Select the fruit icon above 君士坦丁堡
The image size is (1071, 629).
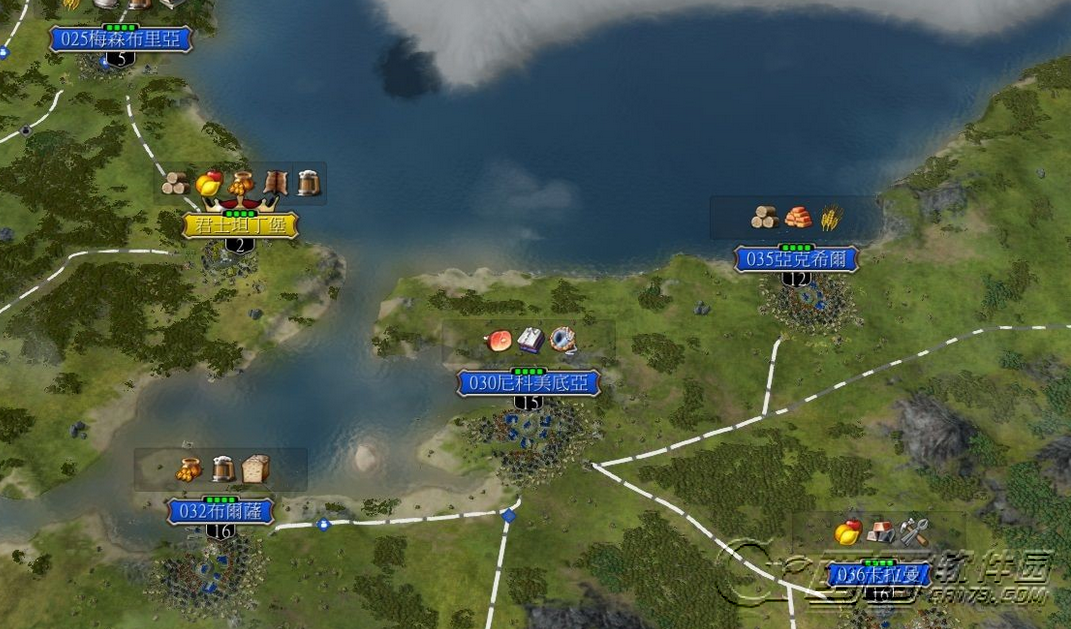[x=209, y=183]
